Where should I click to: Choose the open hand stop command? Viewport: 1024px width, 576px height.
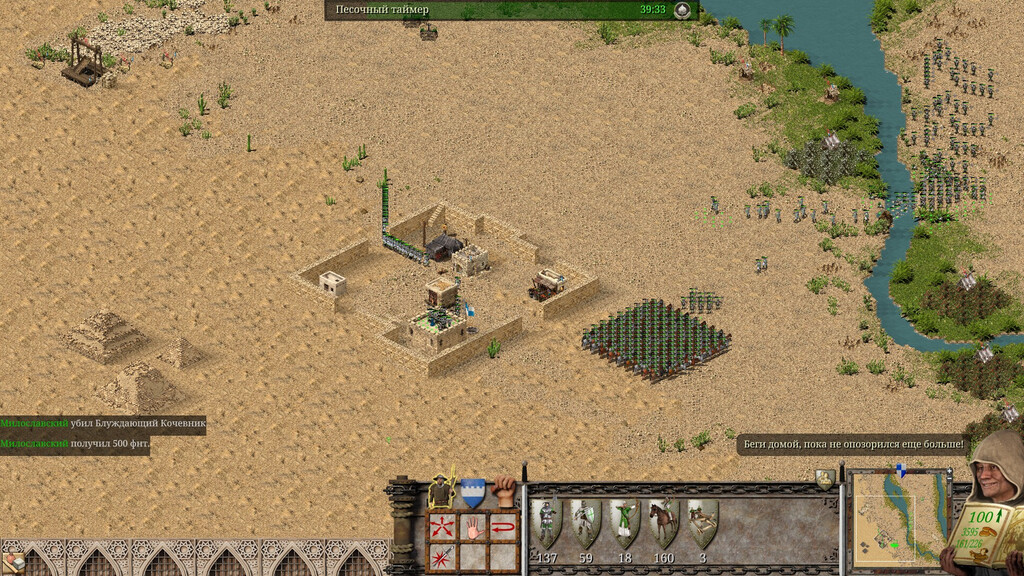click(x=473, y=526)
